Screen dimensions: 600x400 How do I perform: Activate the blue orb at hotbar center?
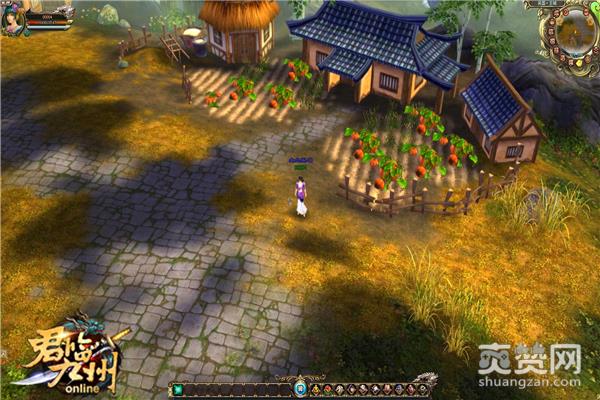[300, 389]
